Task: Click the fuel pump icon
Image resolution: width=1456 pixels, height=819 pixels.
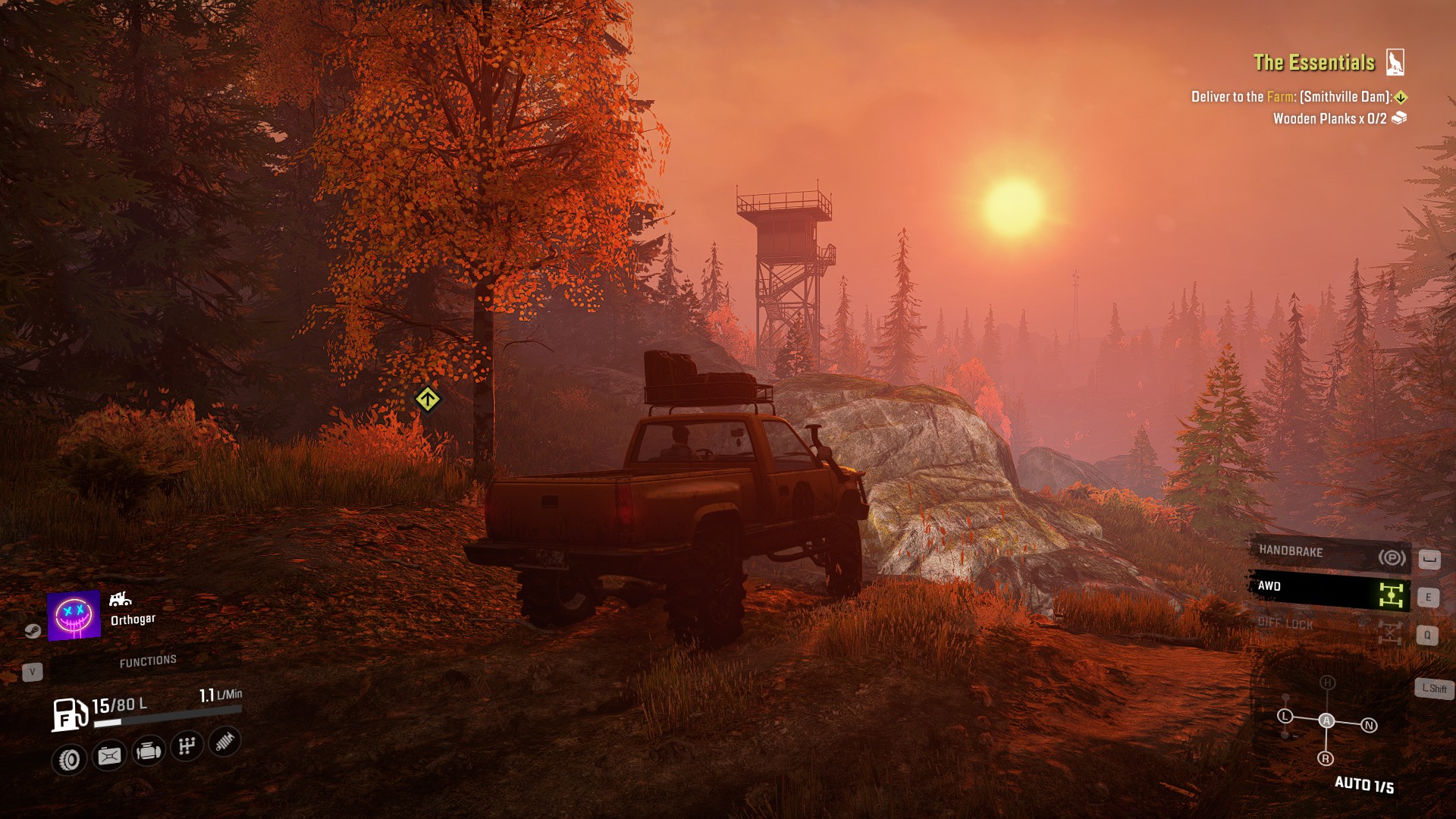Action: click(x=69, y=714)
